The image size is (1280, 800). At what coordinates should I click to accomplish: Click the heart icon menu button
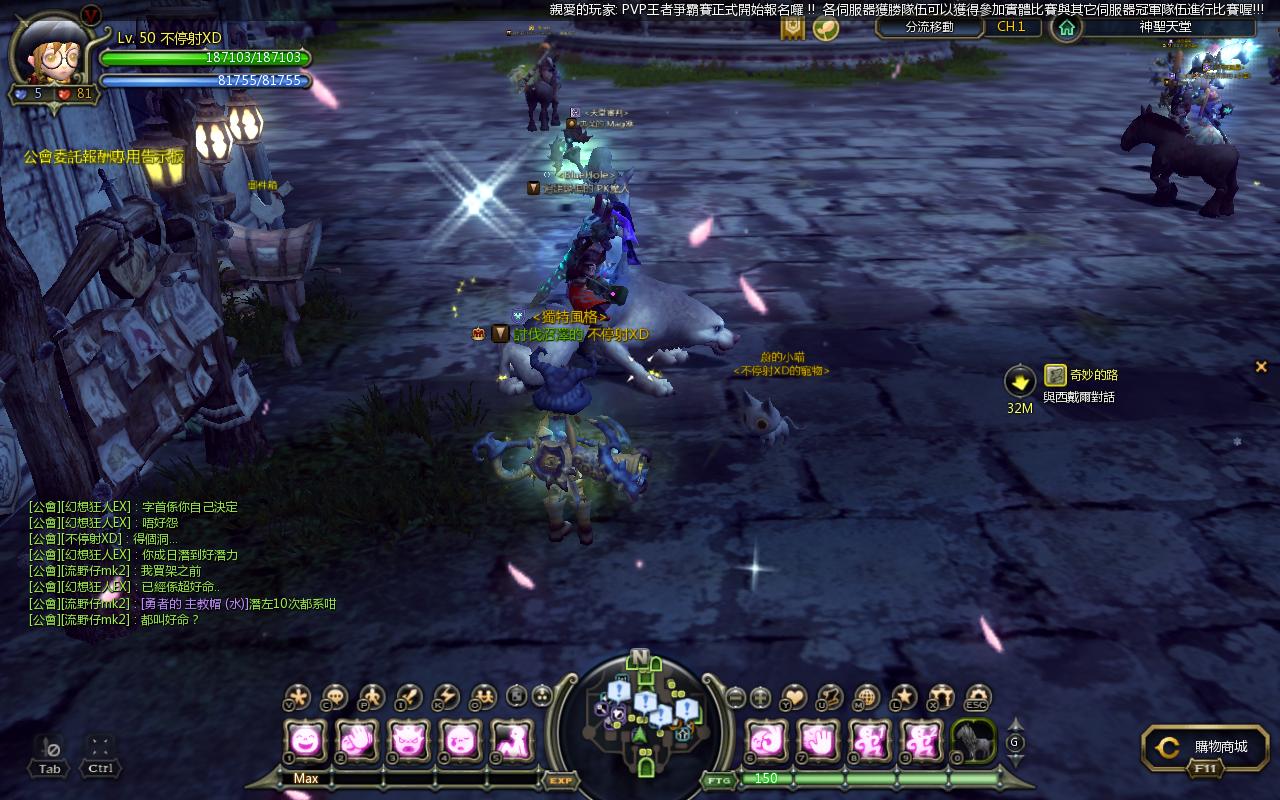tap(794, 696)
